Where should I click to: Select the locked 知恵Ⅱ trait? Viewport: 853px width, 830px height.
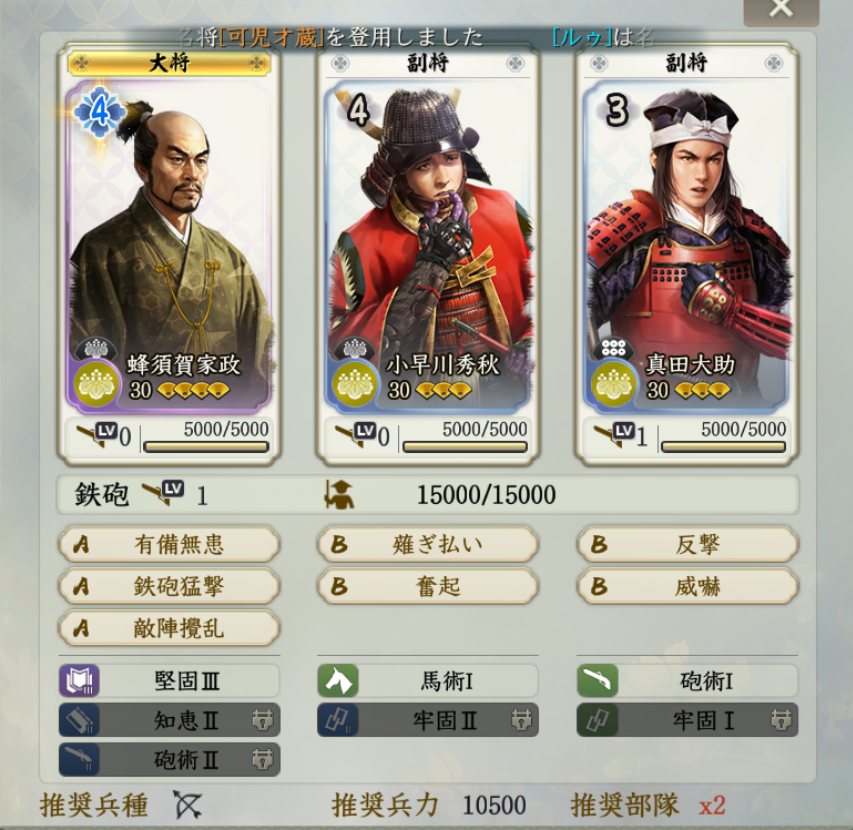click(169, 720)
